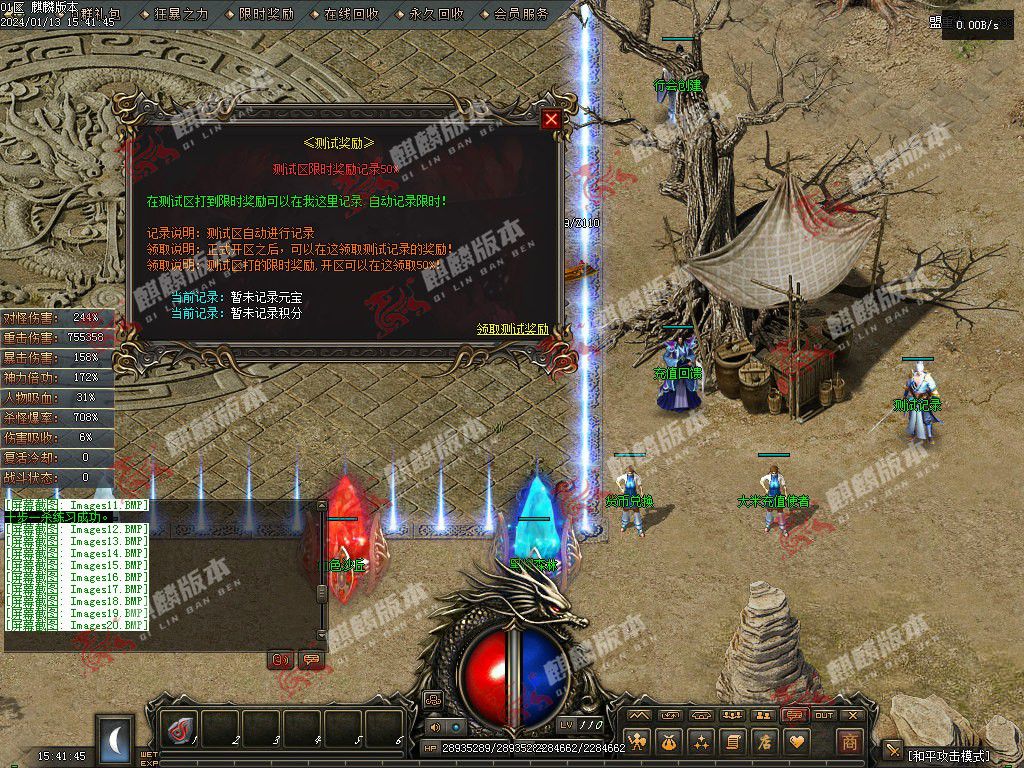1024x768 pixels.
Task: Claim rewards via 领取测试奖励 link
Action: (512, 329)
